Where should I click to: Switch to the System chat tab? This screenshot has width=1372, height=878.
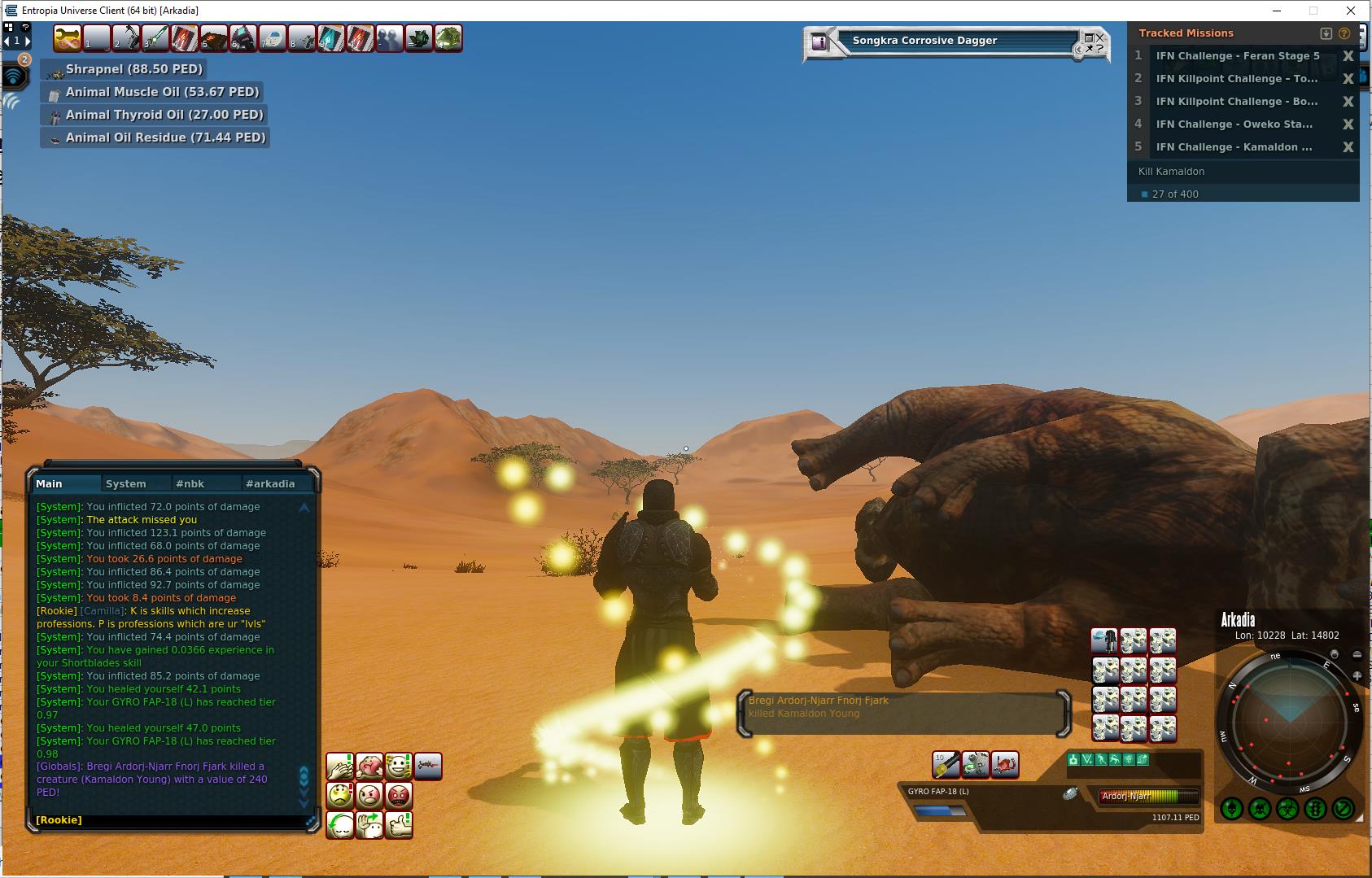click(x=126, y=483)
